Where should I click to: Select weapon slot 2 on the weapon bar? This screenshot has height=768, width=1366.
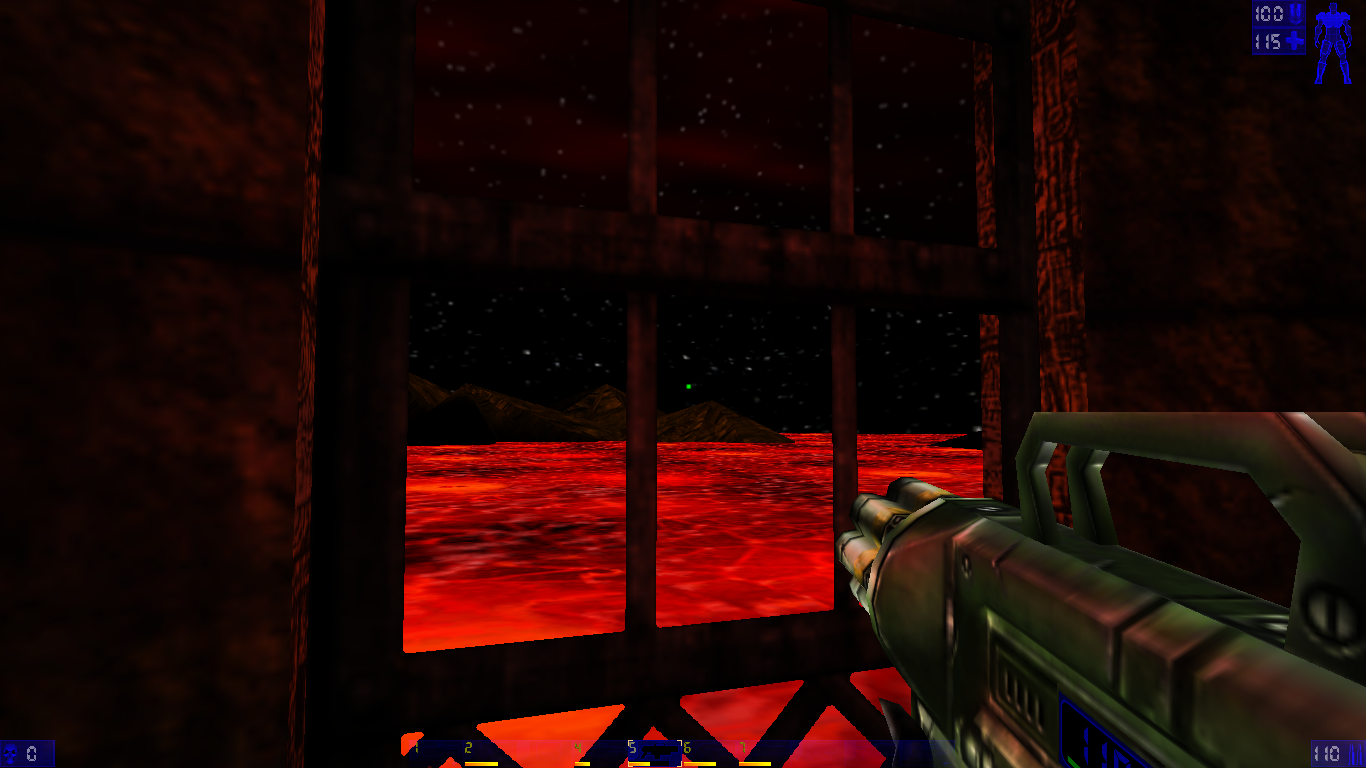tap(468, 748)
